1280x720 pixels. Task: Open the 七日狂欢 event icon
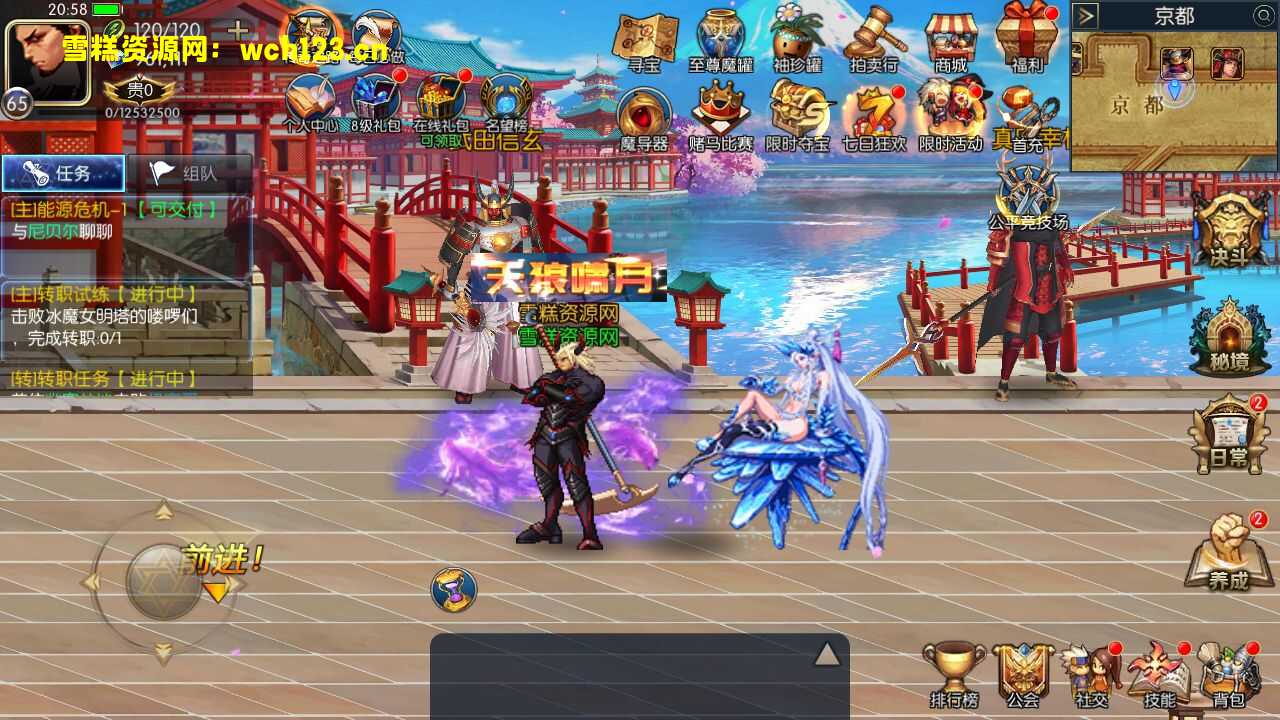(x=873, y=116)
